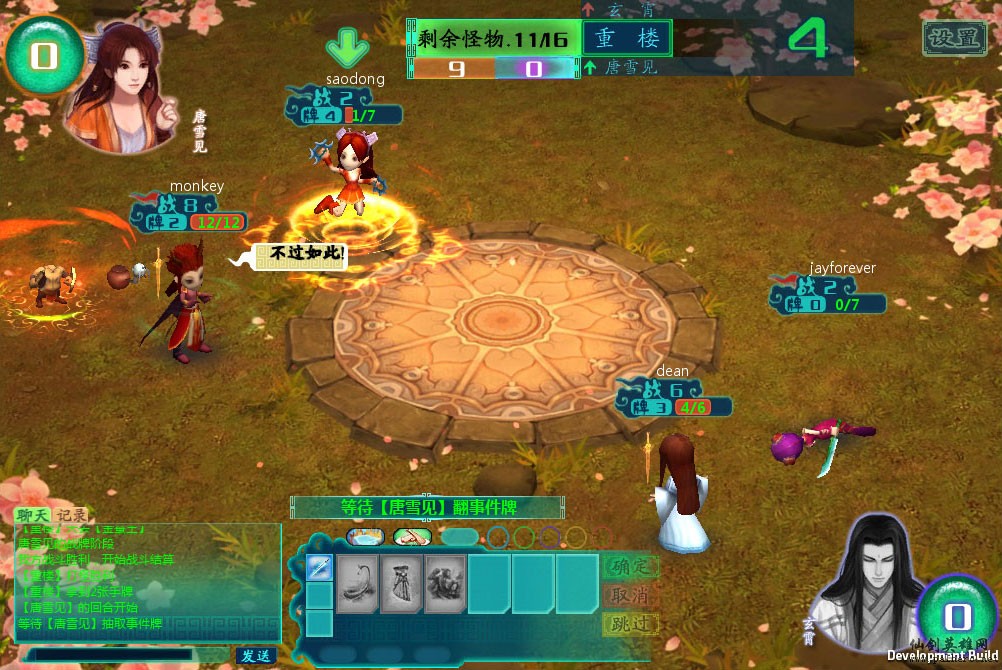Send the message with 发送
1002x670 pixels.
point(256,655)
